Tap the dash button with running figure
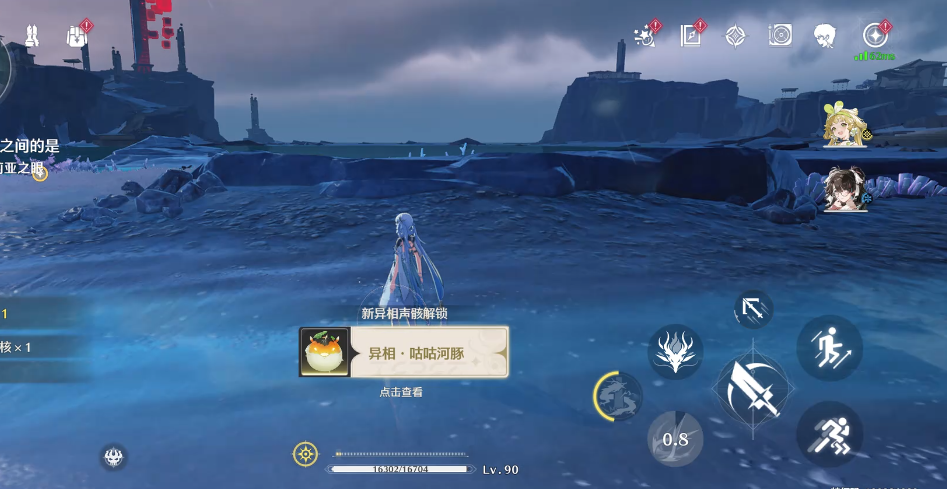This screenshot has height=489, width=947. [x=829, y=434]
